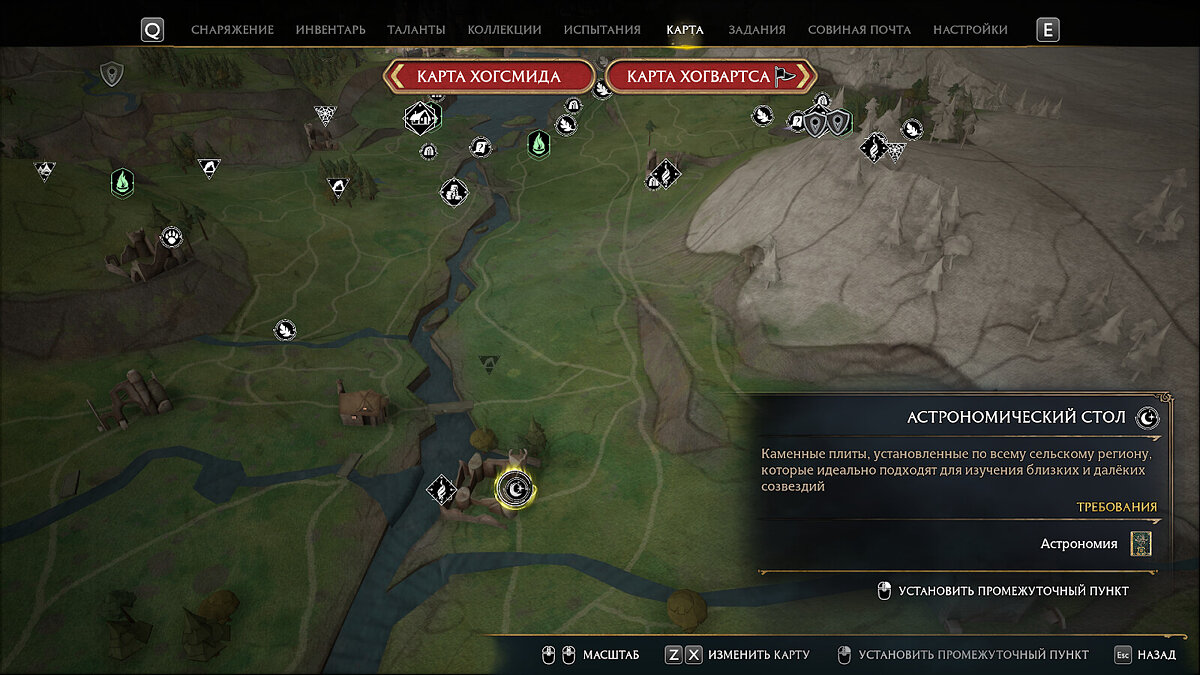Click the paw print beast den marker
Image resolution: width=1200 pixels, height=675 pixels.
tap(171, 237)
